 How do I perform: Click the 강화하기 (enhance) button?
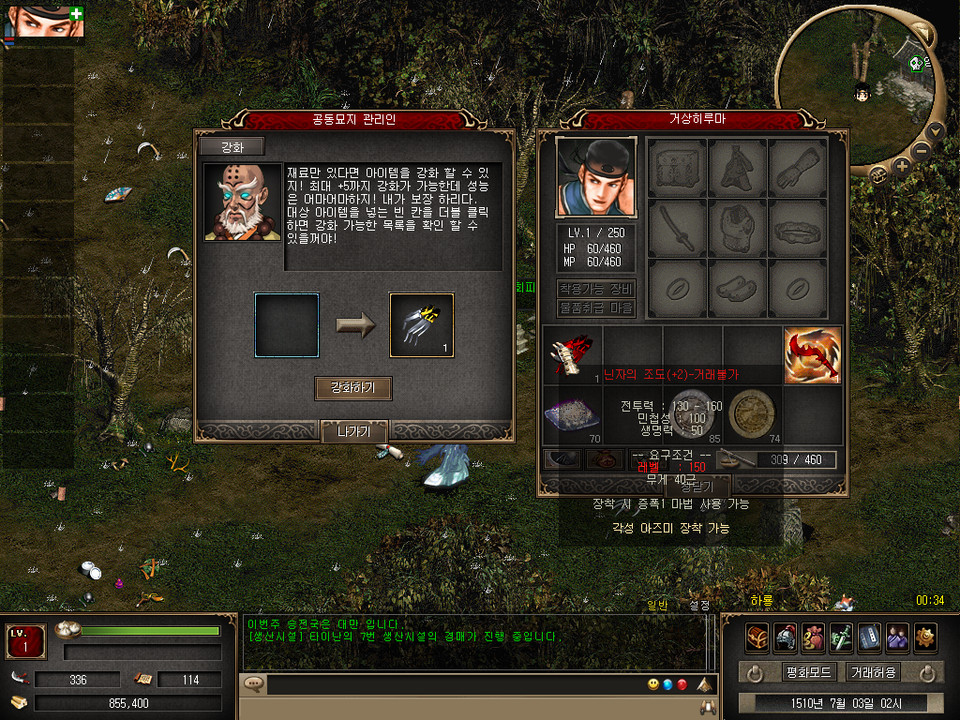coord(353,388)
